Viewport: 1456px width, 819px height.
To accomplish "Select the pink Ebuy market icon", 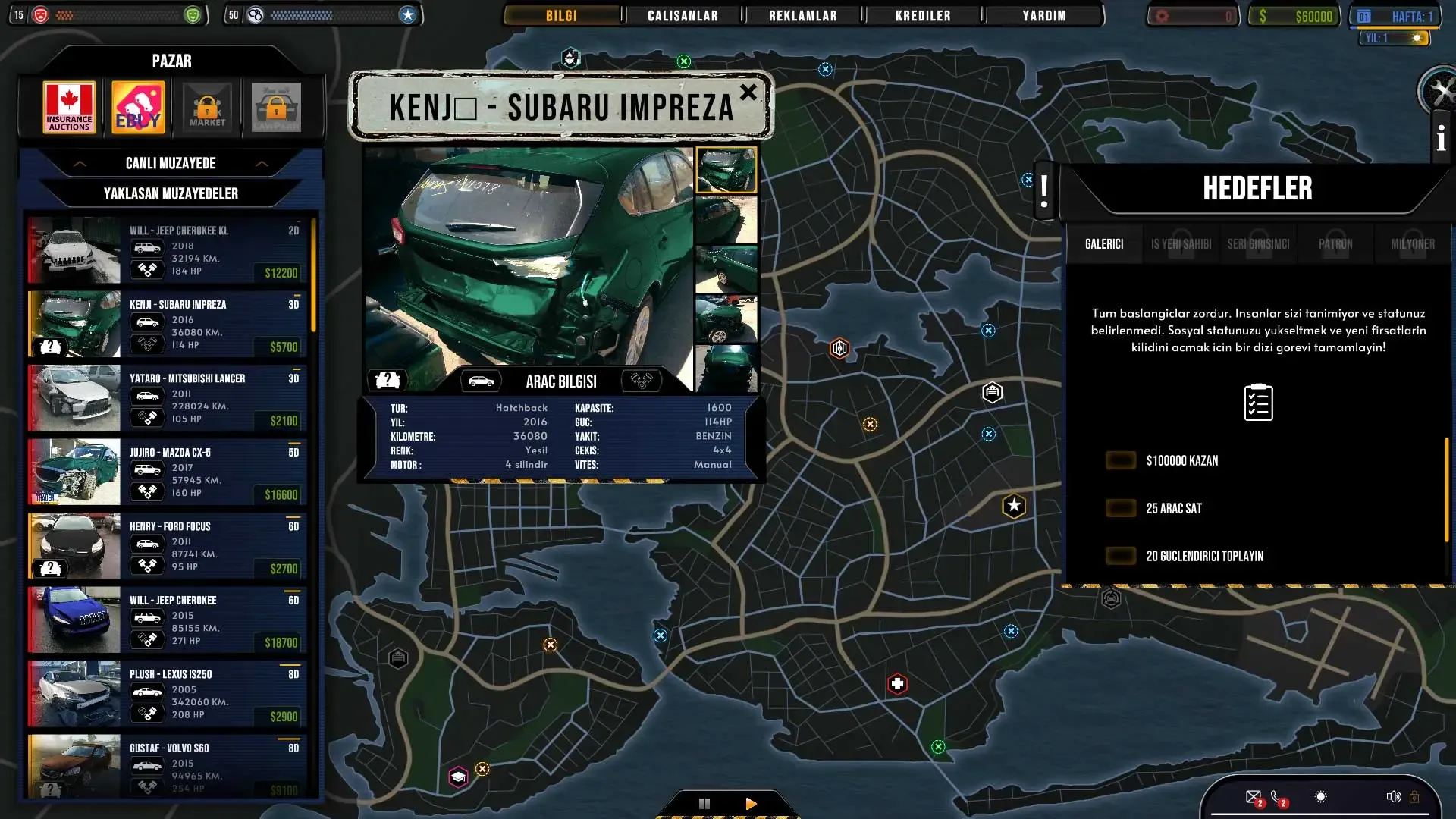I will 138,107.
